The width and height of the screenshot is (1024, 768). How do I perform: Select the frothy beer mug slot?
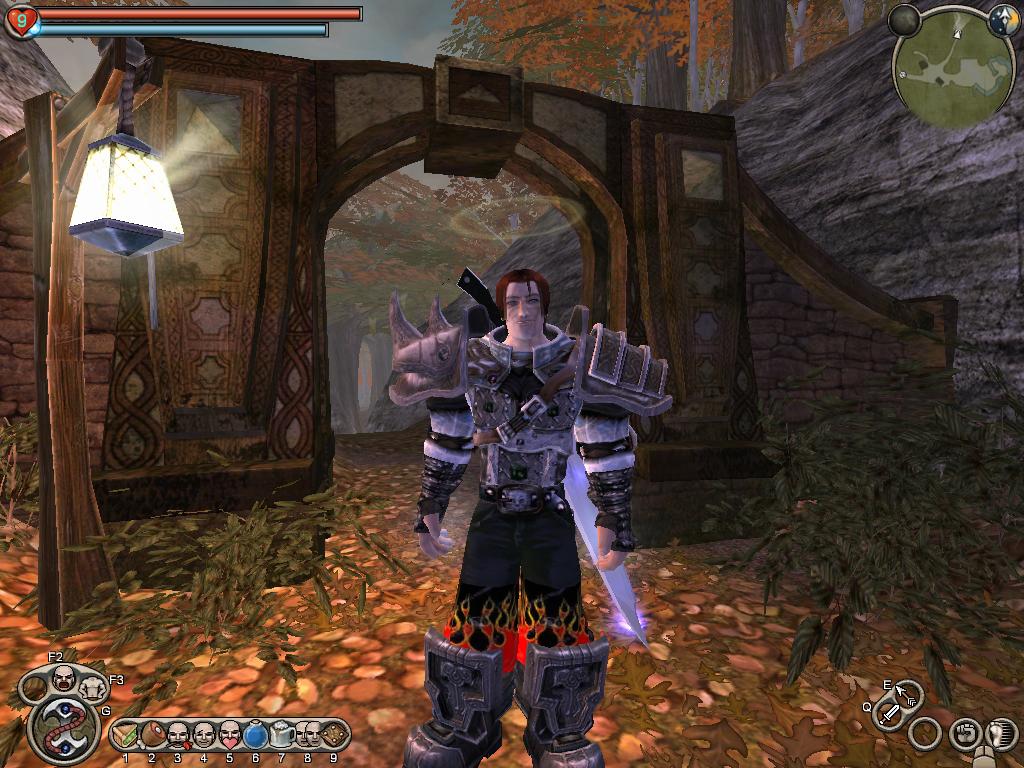pyautogui.click(x=282, y=736)
